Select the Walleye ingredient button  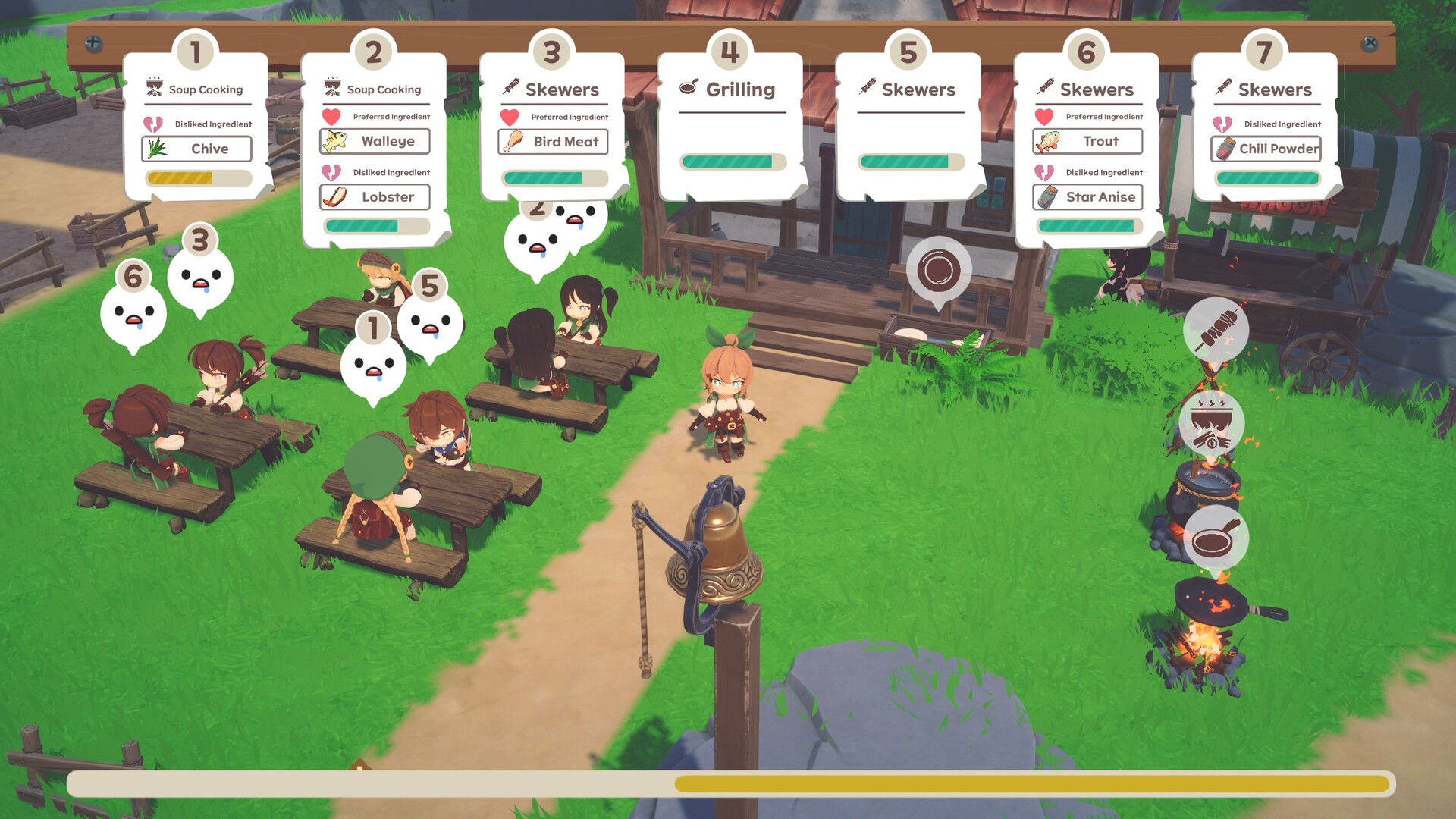pos(375,141)
